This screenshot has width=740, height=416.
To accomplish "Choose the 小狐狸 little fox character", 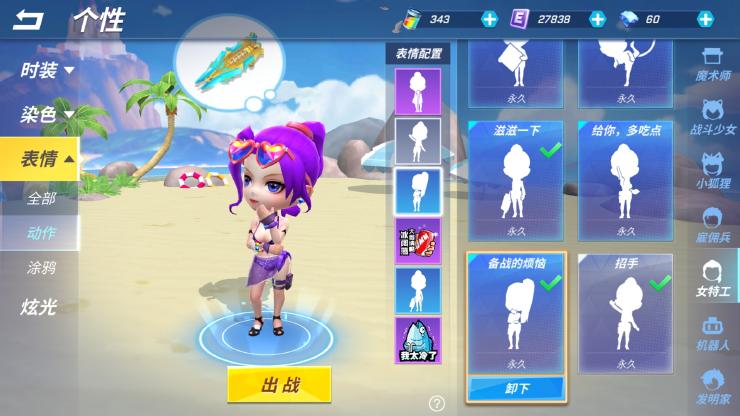I will tap(712, 172).
